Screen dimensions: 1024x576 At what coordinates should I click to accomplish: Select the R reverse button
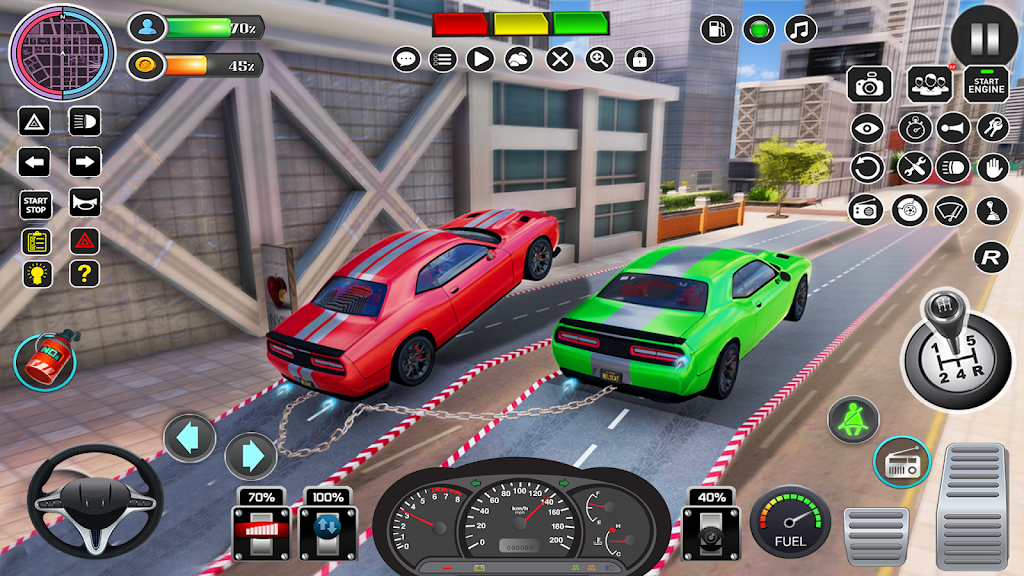coord(990,257)
